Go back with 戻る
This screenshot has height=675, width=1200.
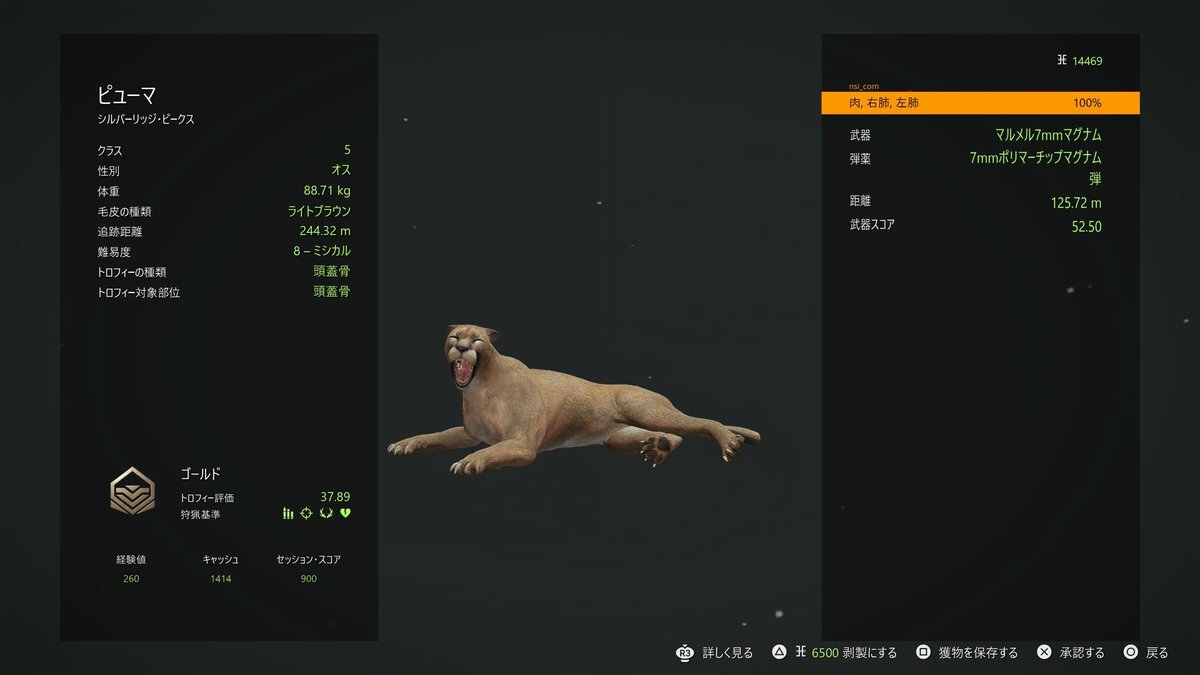pyautogui.click(x=1146, y=653)
